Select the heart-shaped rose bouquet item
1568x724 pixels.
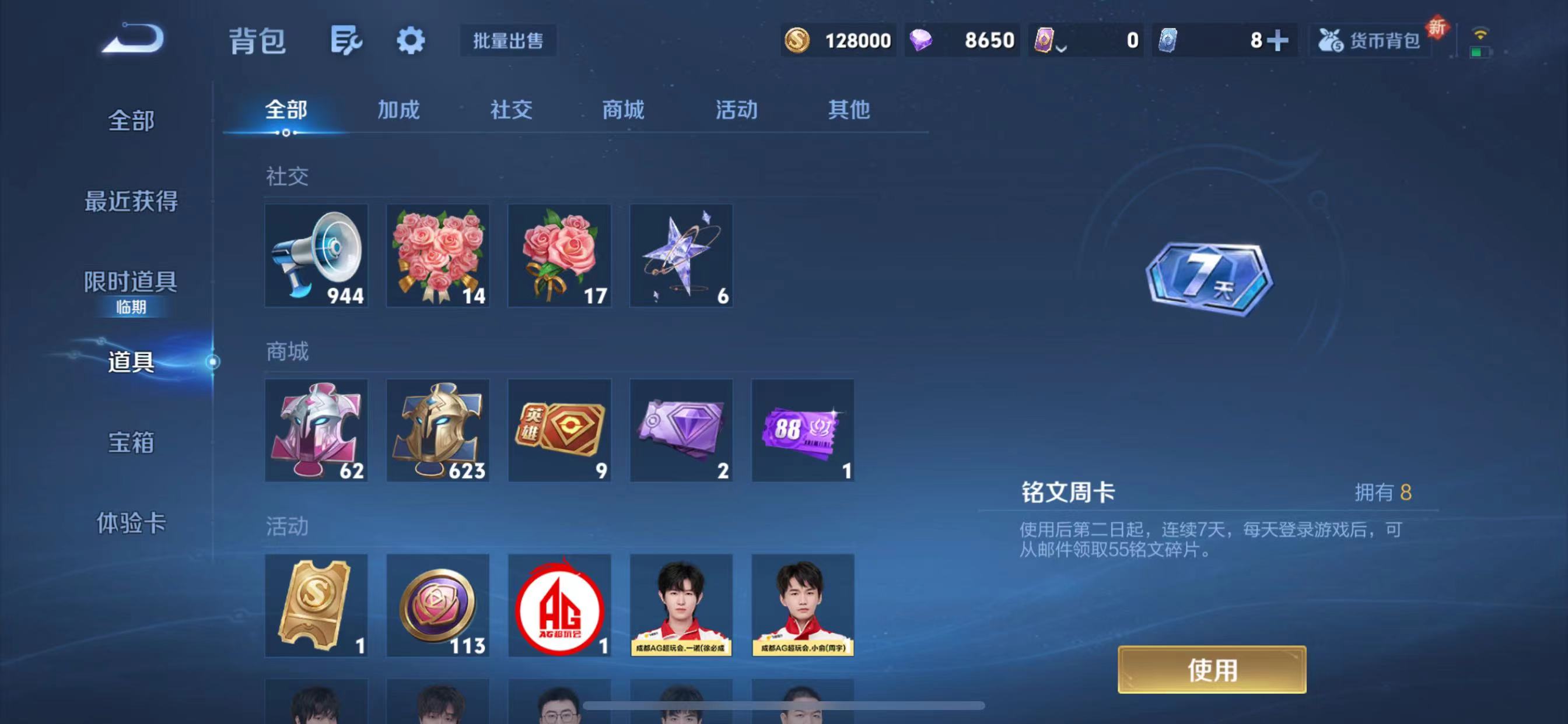pyautogui.click(x=437, y=255)
